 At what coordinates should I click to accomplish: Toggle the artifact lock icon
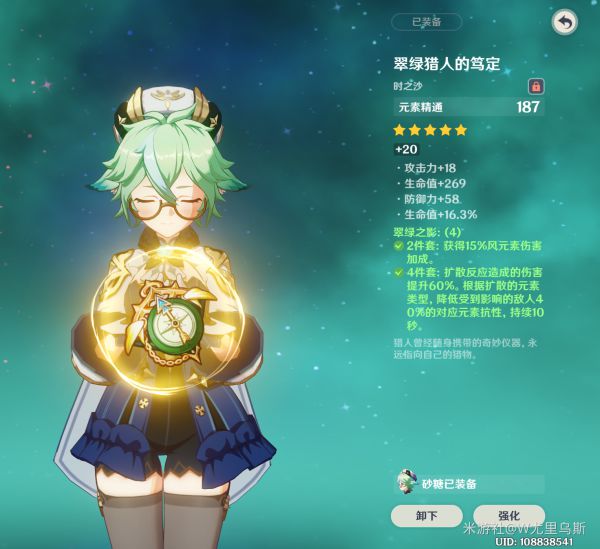tap(536, 87)
